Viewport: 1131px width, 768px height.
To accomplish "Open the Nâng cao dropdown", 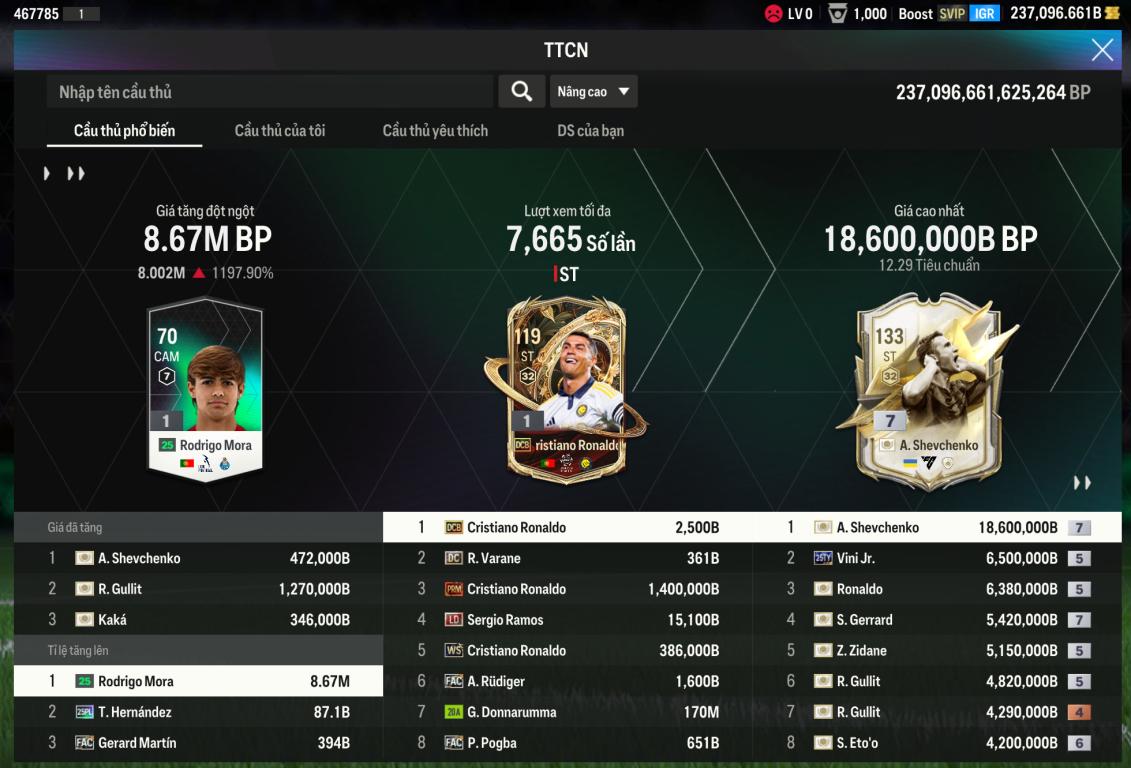I will click(x=593, y=92).
